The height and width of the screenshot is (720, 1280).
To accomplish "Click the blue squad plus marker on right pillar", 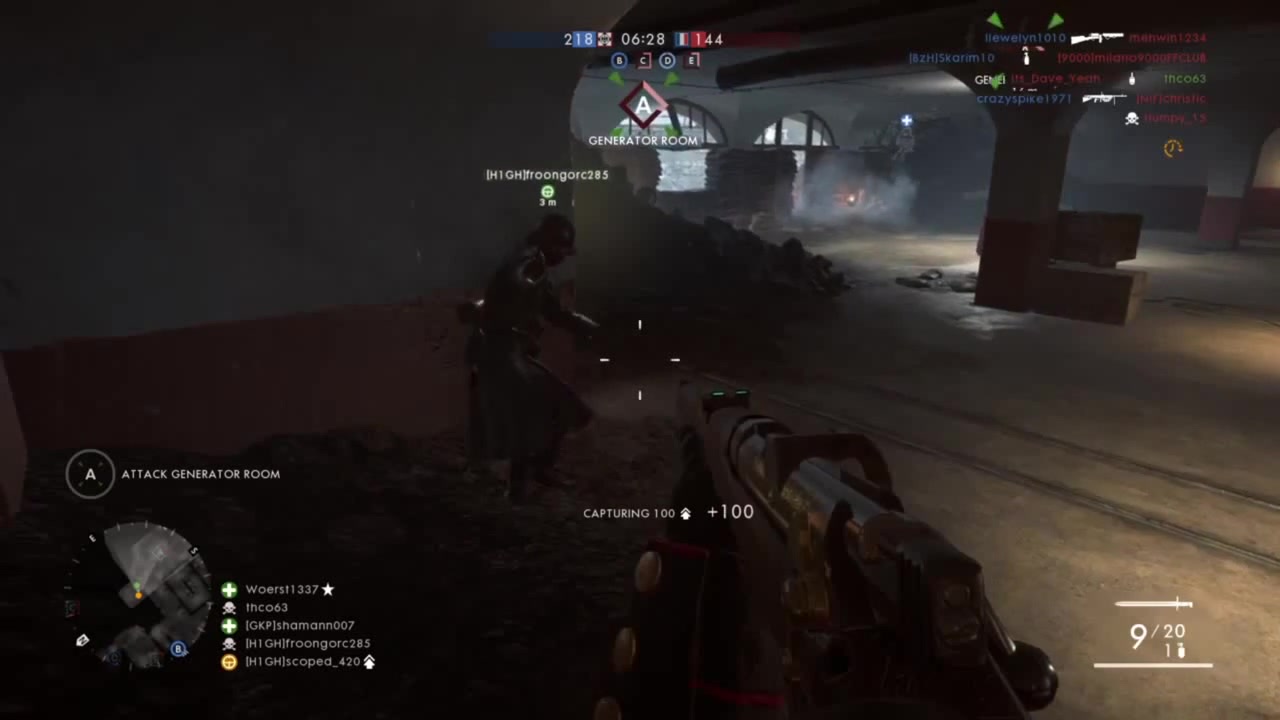I will pos(906,120).
